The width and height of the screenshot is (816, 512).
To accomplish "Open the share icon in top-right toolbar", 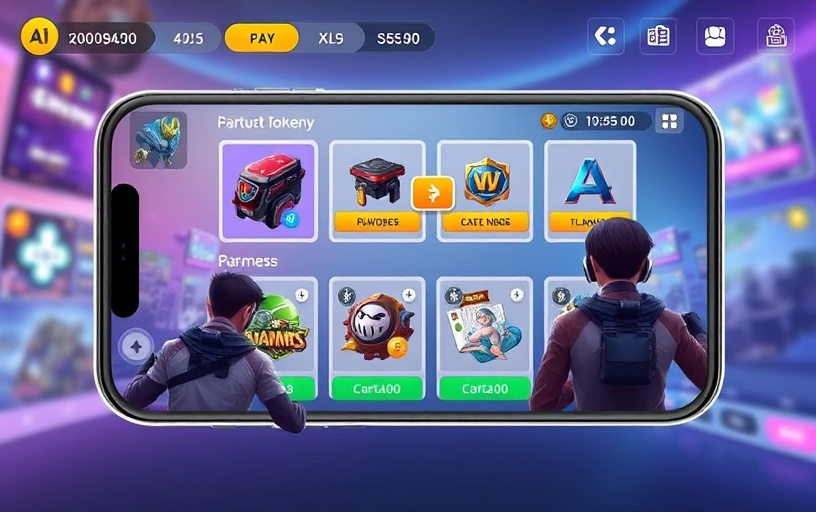I will tap(605, 36).
